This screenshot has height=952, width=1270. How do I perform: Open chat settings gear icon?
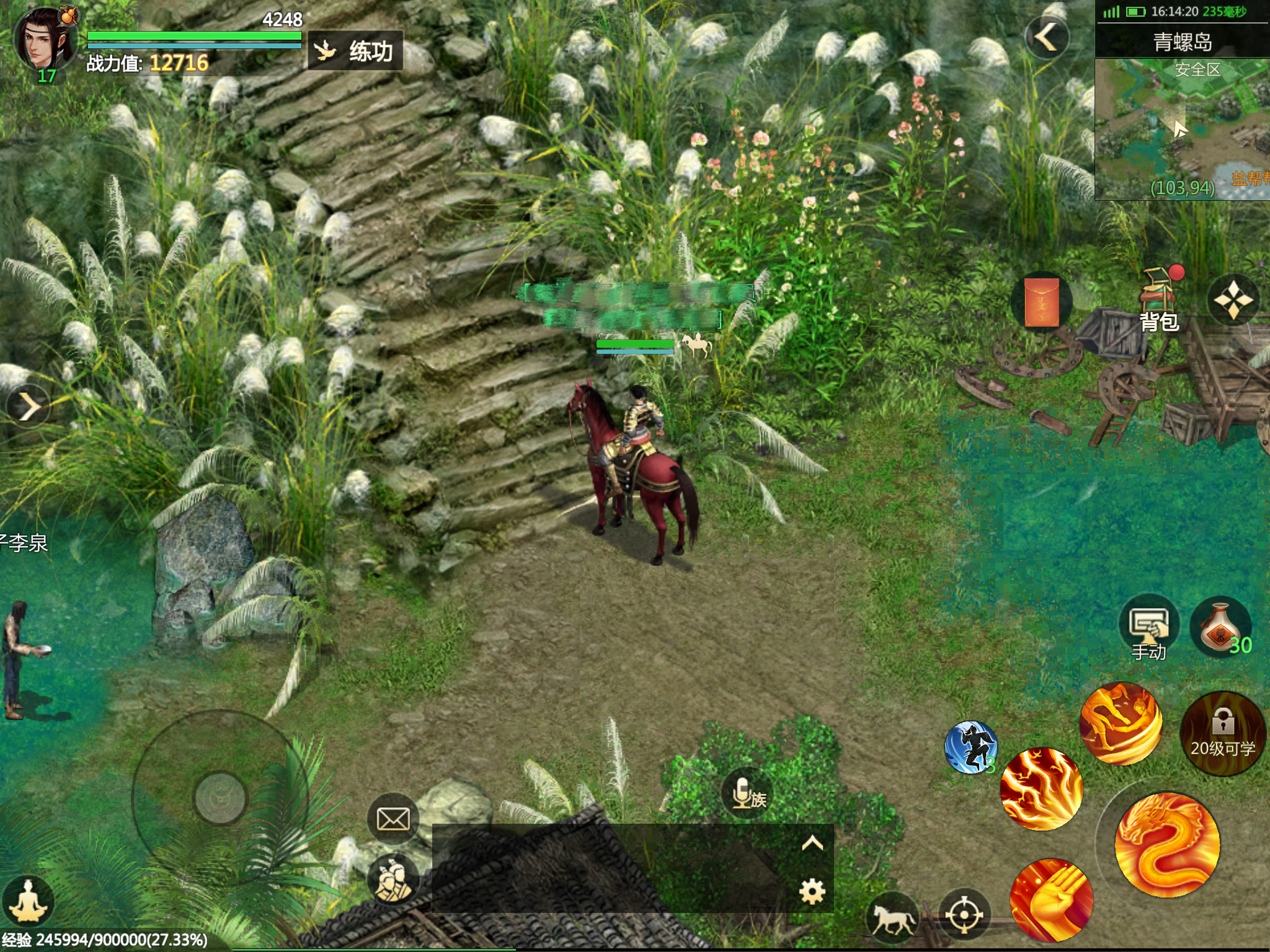812,891
